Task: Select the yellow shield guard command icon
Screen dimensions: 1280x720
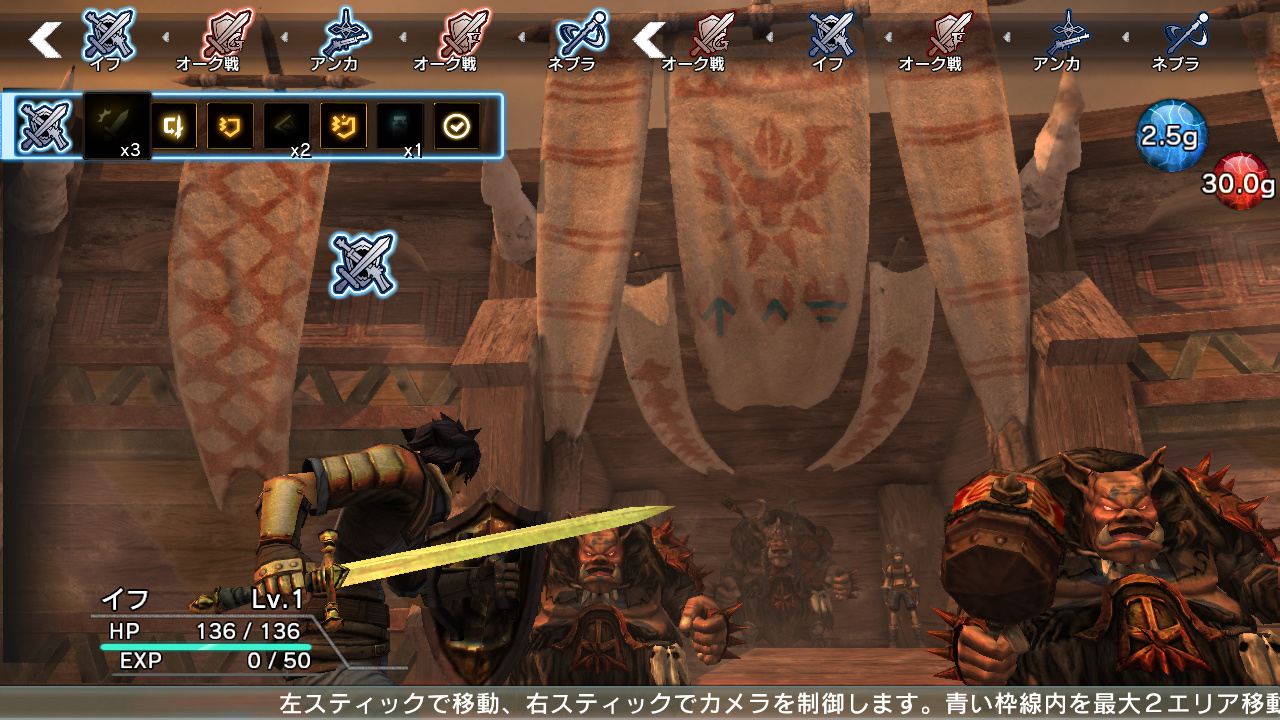Action: point(229,124)
